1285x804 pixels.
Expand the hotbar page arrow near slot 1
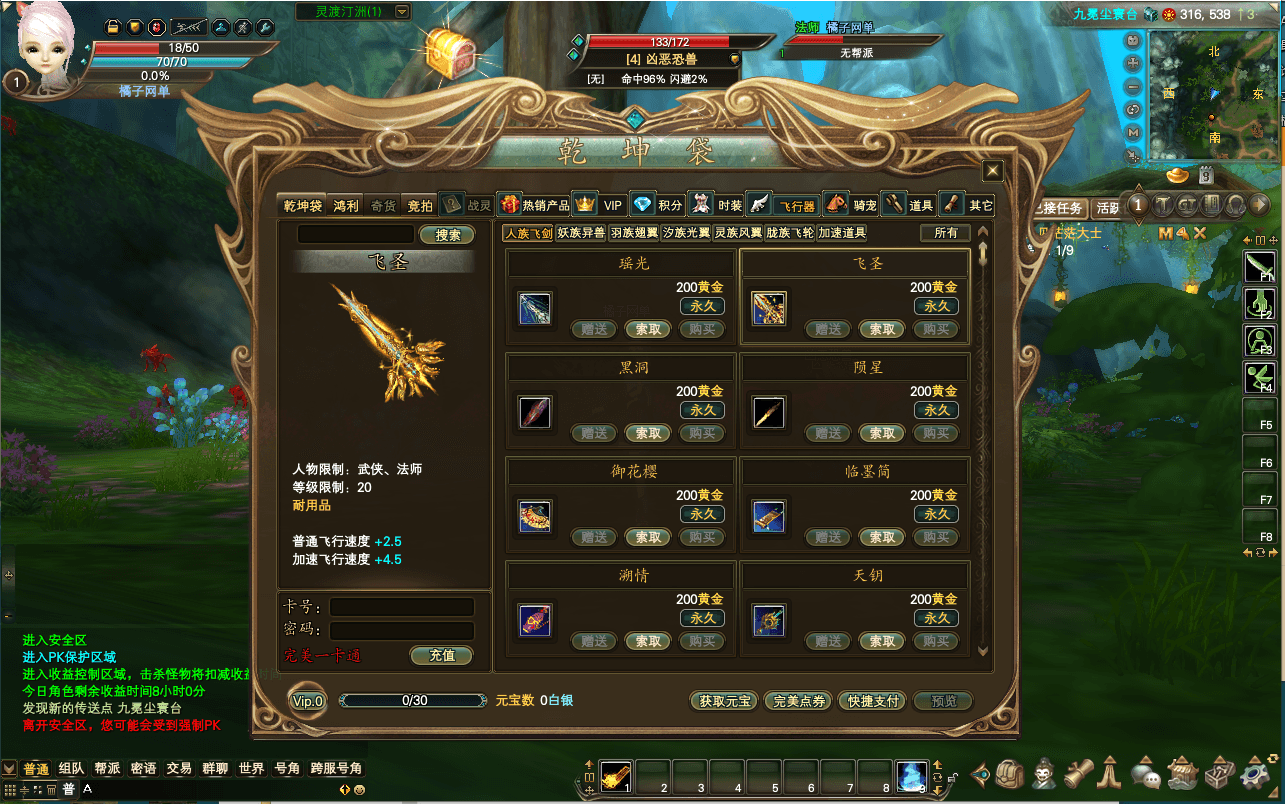pos(590,765)
